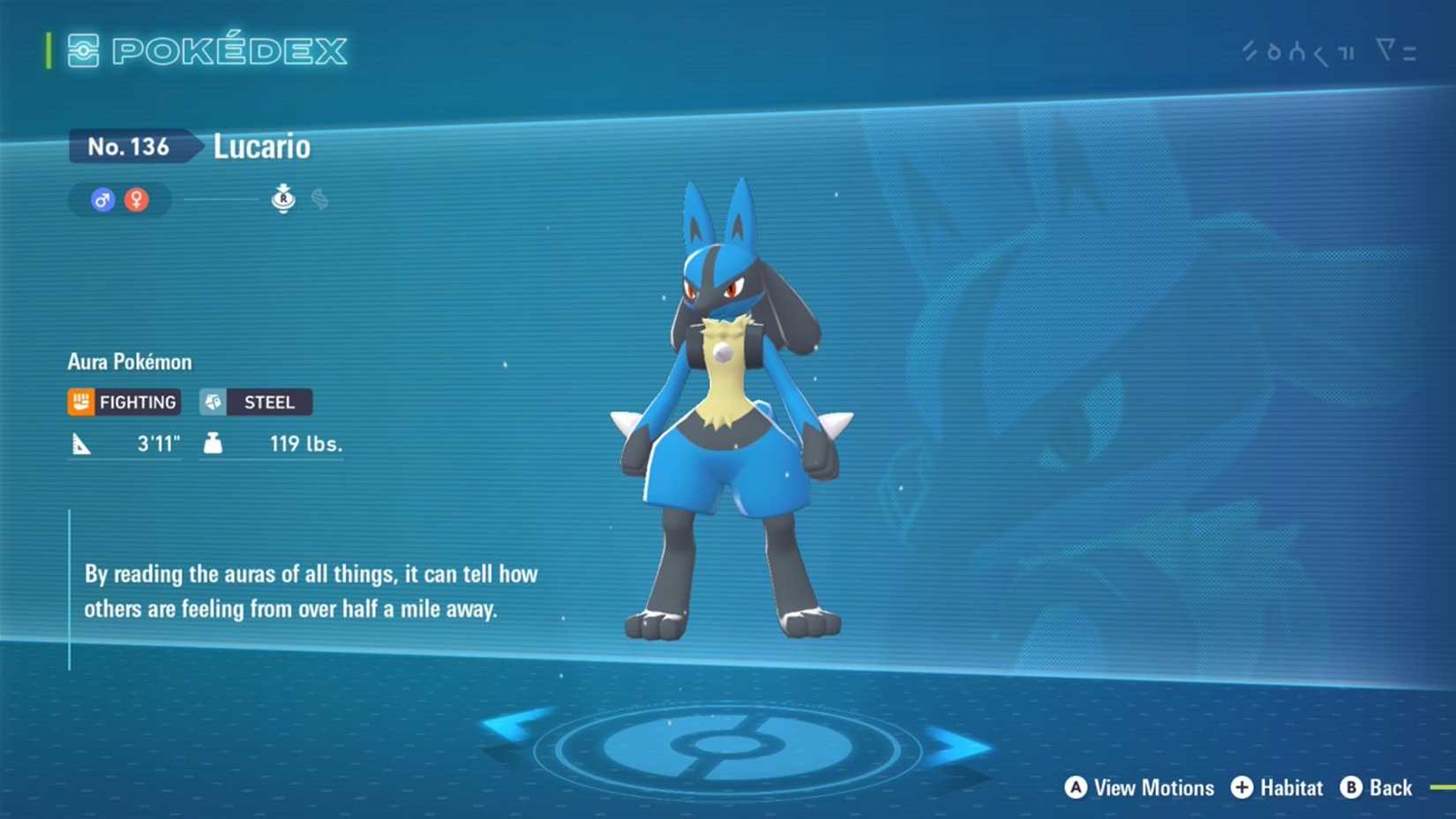Select the POKÉDEX header tab

229,50
